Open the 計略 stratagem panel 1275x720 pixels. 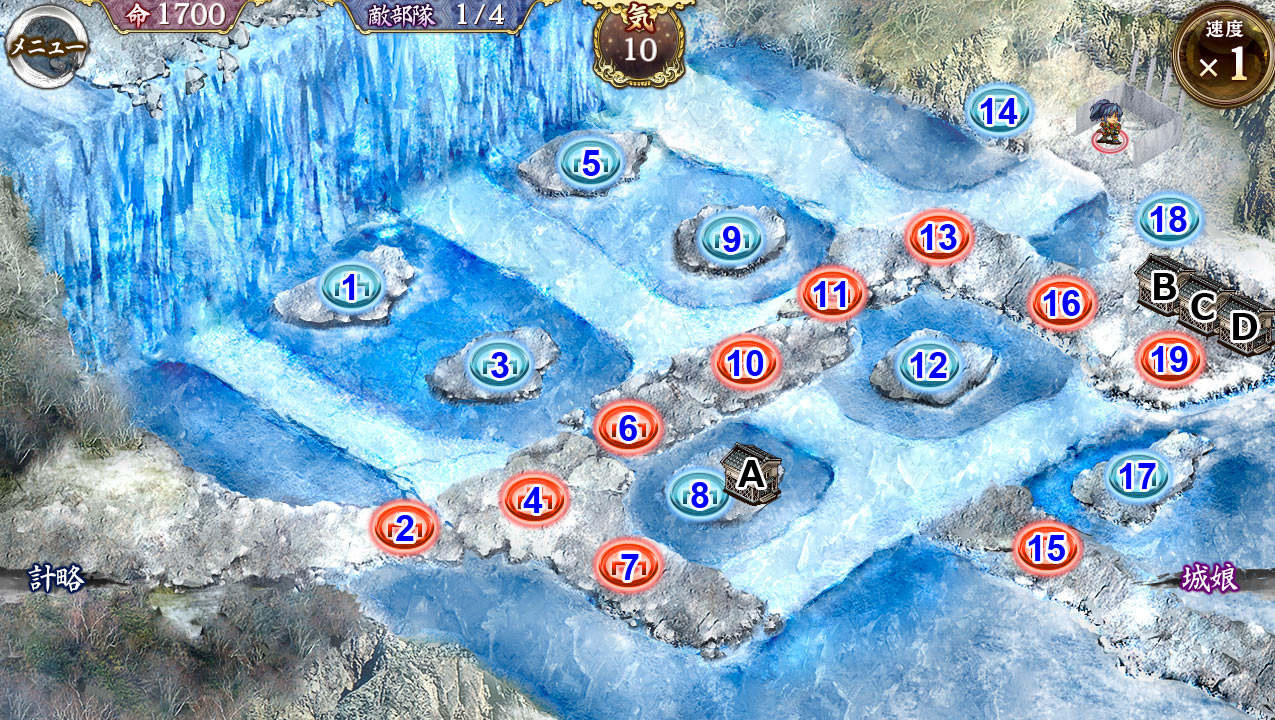(56, 578)
